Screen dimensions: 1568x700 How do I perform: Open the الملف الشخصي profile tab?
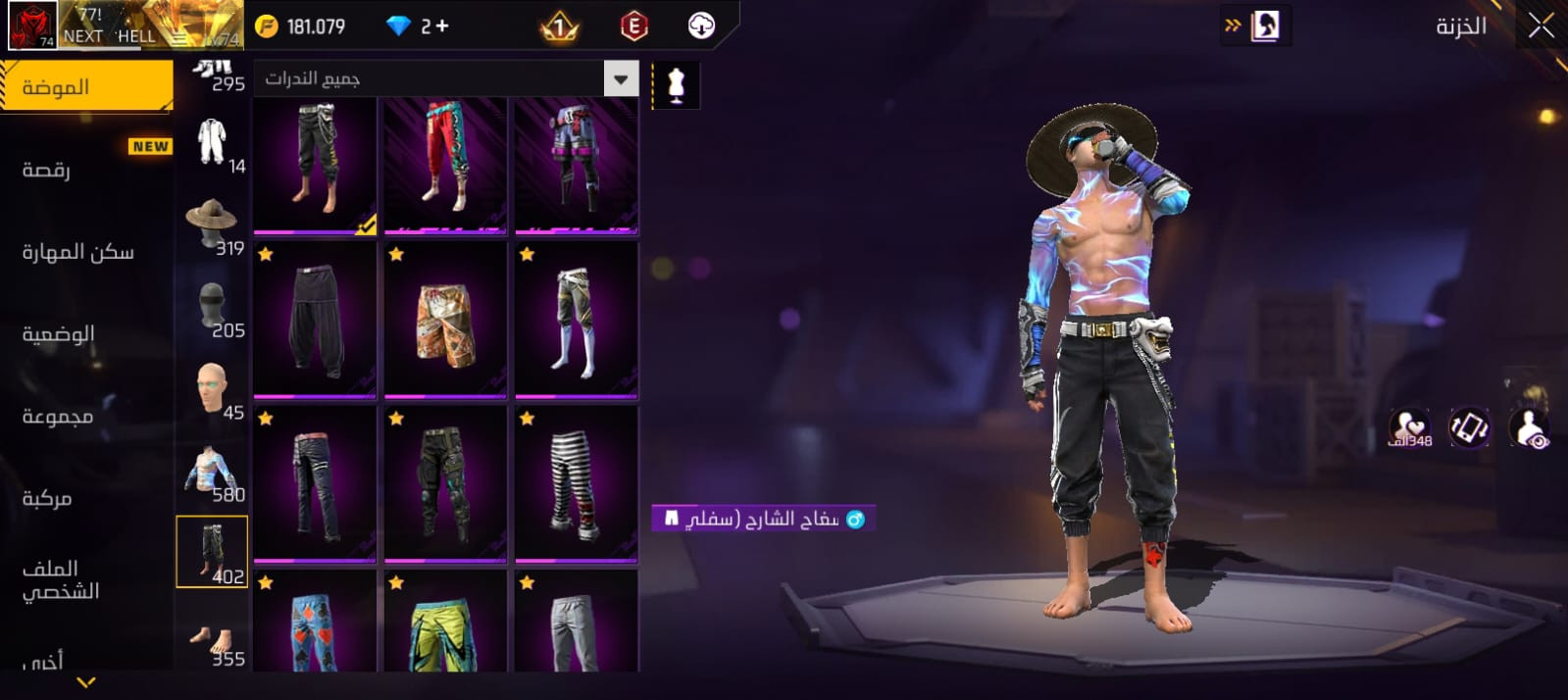(60, 579)
